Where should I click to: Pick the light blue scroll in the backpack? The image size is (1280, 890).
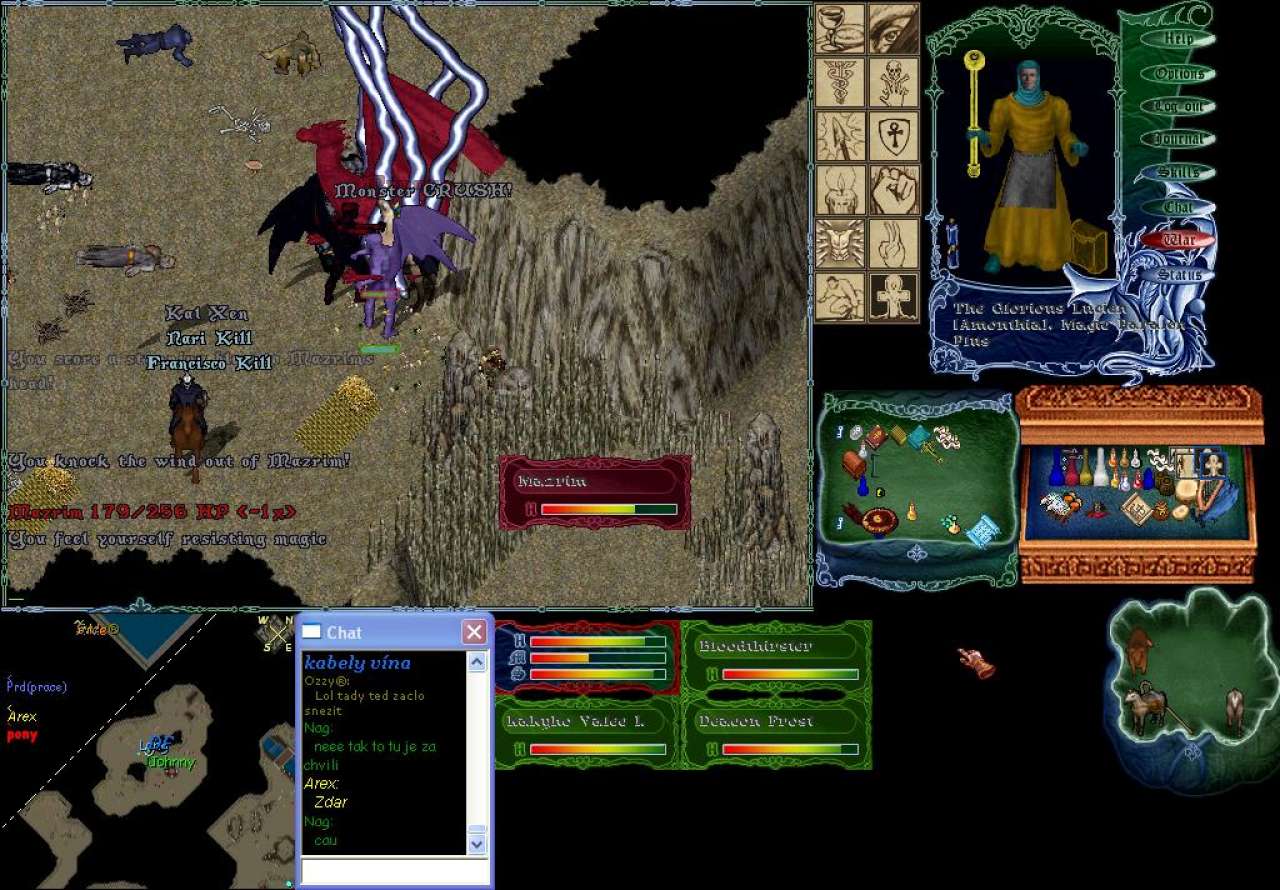point(980,531)
